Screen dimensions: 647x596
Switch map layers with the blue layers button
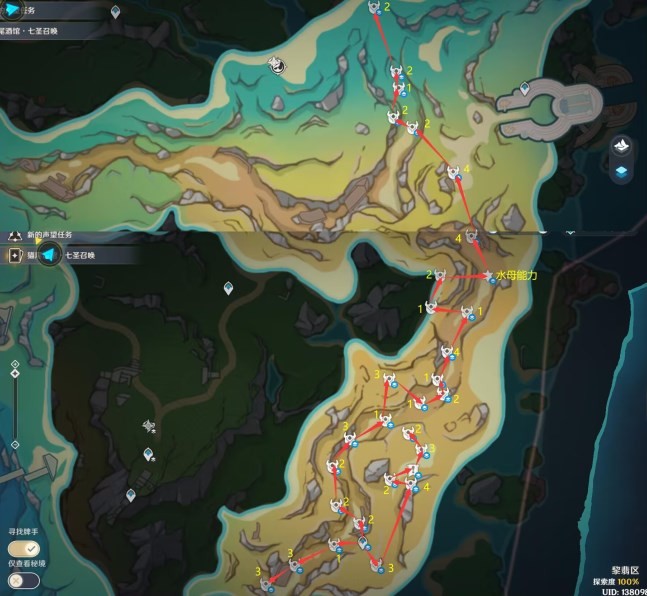(x=621, y=171)
